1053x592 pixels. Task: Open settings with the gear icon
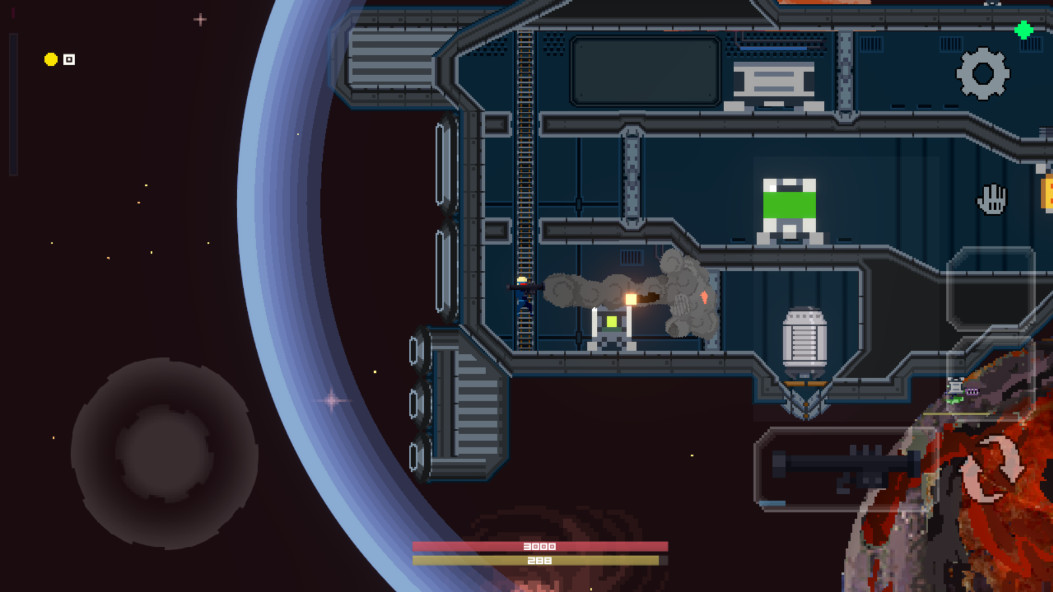[x=982, y=73]
